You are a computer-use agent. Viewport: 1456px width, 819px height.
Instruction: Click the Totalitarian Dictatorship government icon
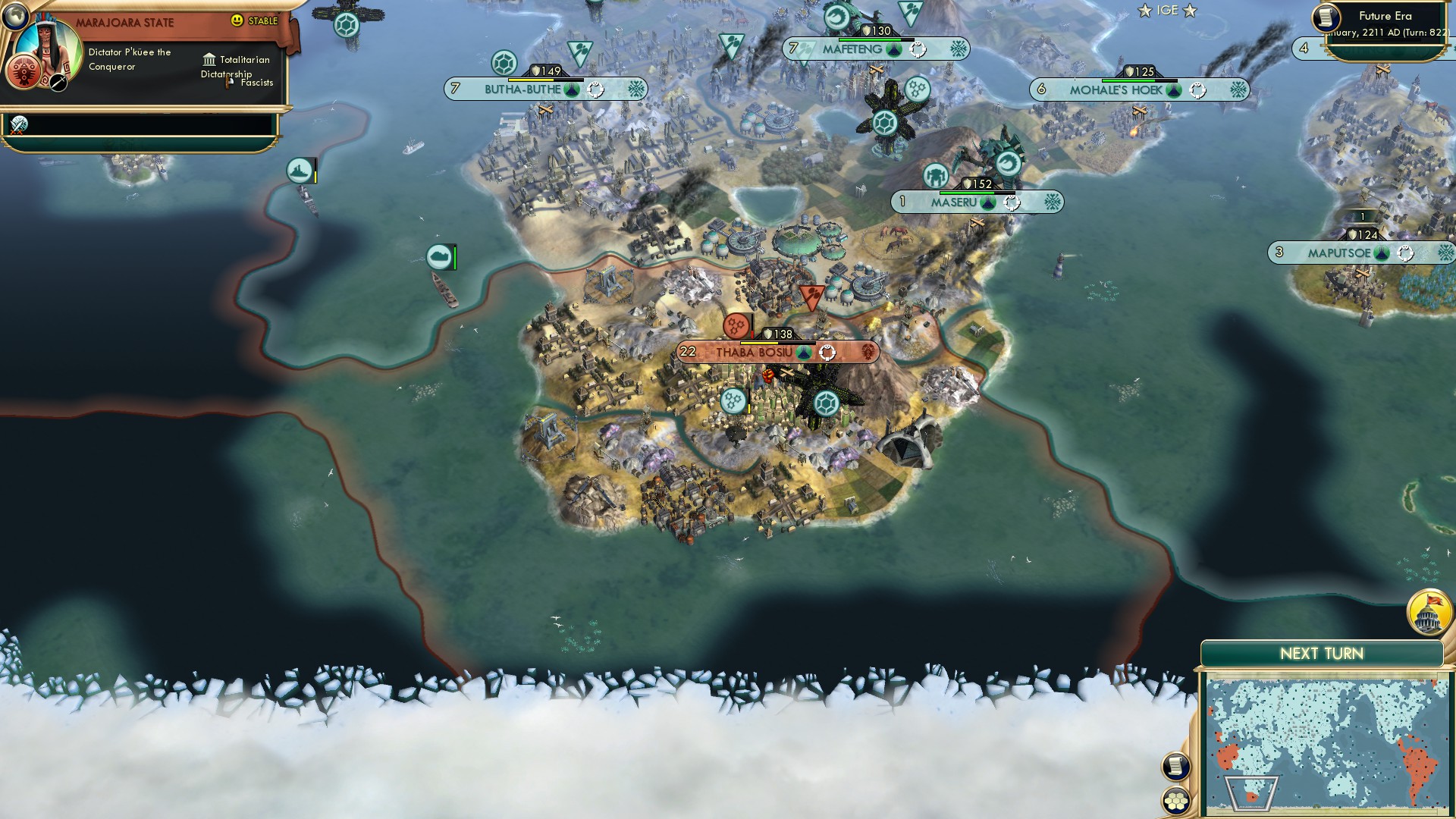(x=210, y=60)
